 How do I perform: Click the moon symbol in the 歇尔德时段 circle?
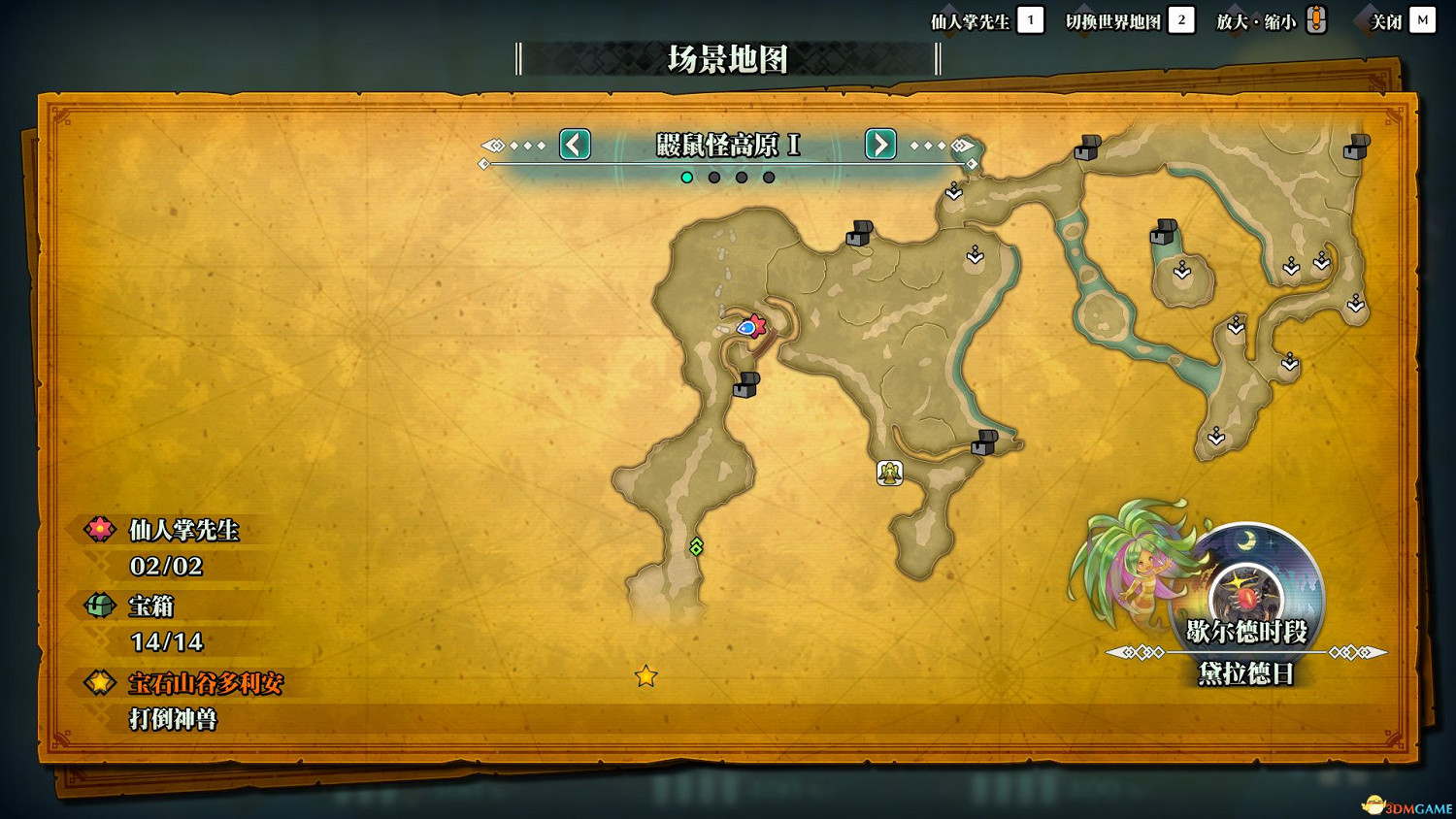click(1248, 541)
